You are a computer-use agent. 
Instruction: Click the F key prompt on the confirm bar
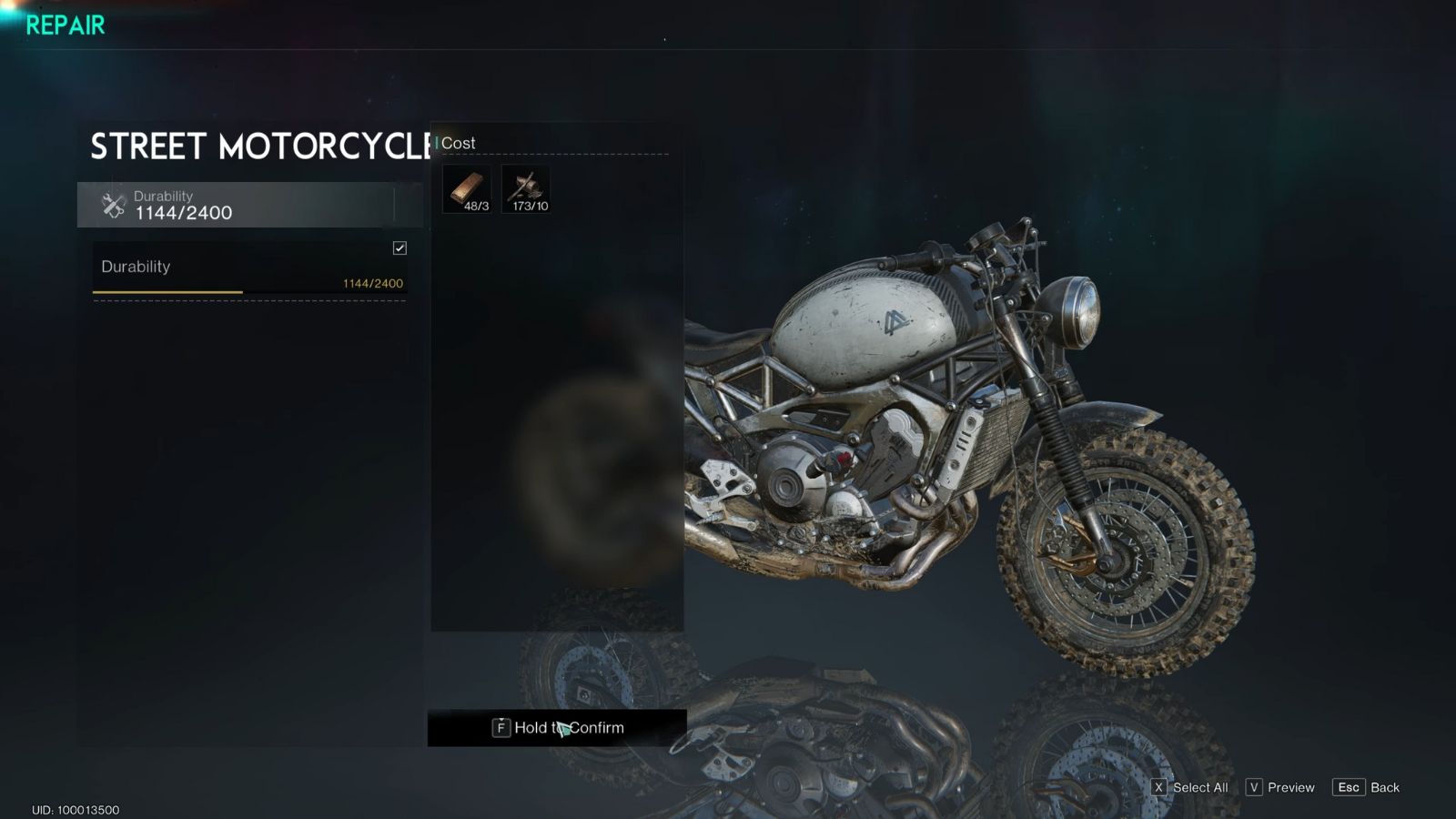coord(501,728)
